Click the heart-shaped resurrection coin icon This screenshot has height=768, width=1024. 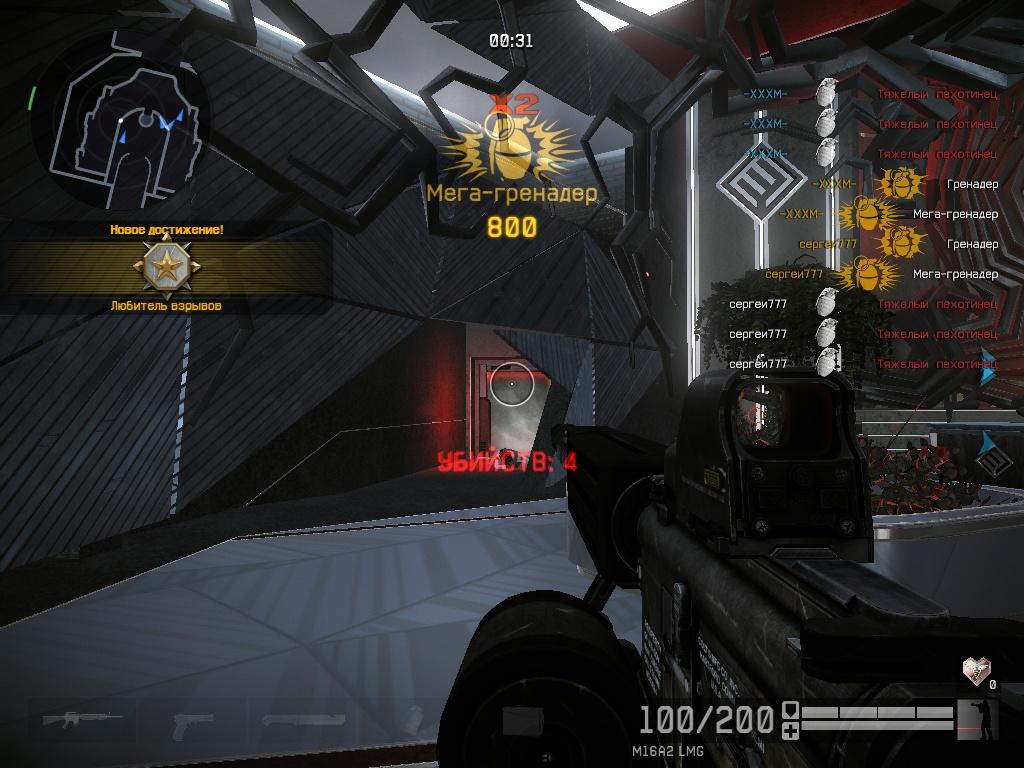point(976,670)
